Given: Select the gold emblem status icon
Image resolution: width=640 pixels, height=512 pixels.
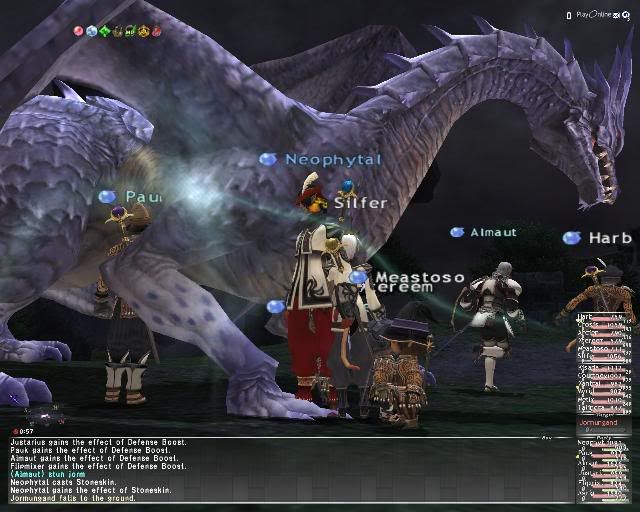Looking at the screenshot, I should tap(144, 31).
